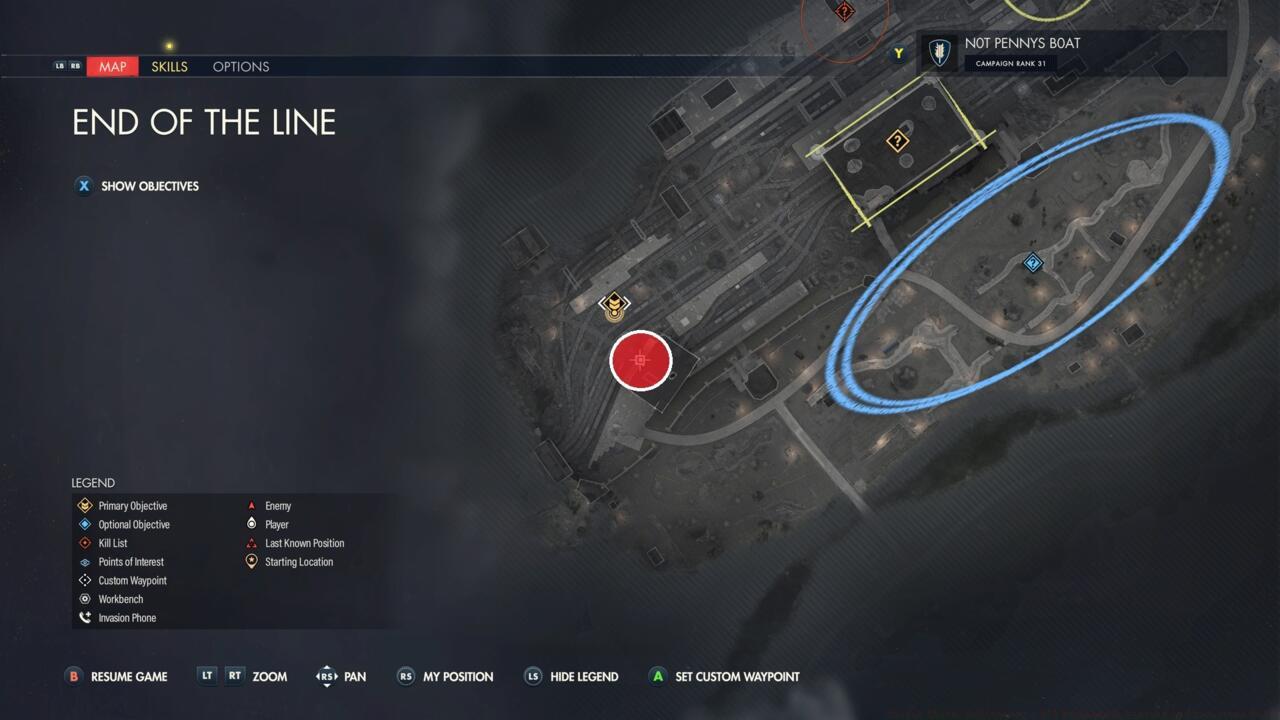Screen dimensions: 1280x720
Task: Select the MAP tab
Action: (x=112, y=67)
